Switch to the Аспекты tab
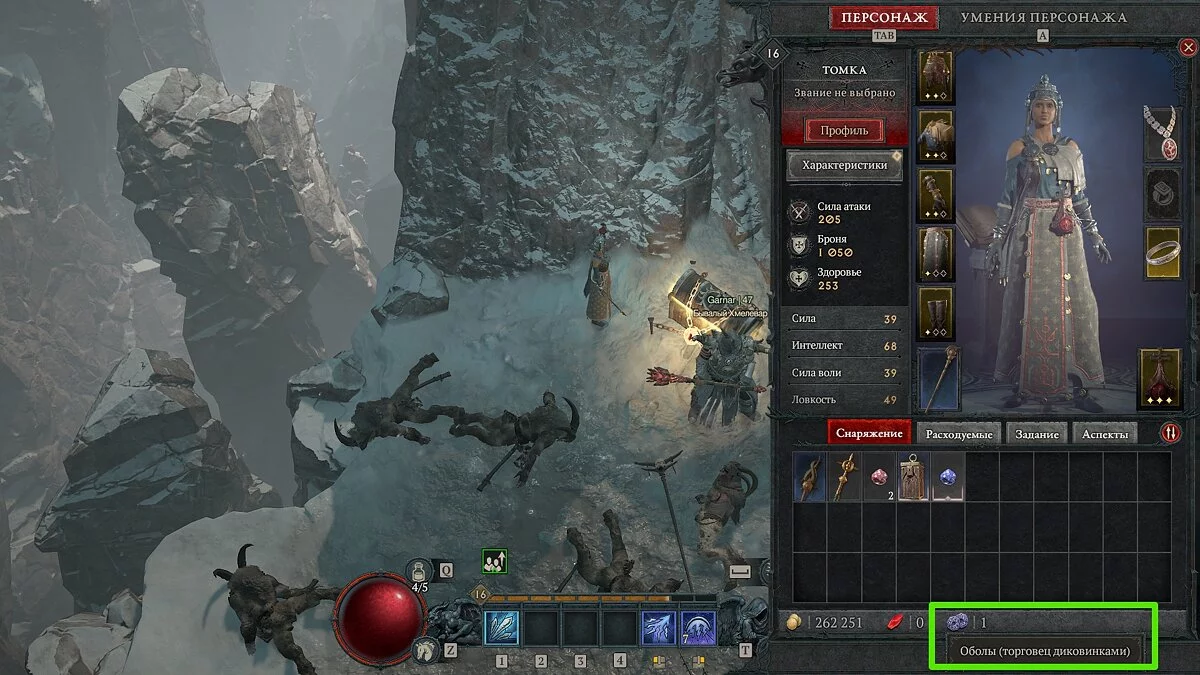The height and width of the screenshot is (675, 1200). [x=1108, y=433]
